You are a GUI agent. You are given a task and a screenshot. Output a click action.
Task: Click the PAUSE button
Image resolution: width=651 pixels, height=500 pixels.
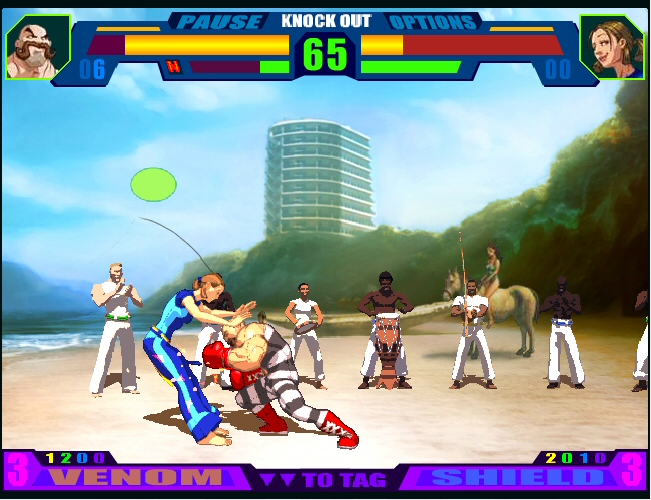[219, 21]
